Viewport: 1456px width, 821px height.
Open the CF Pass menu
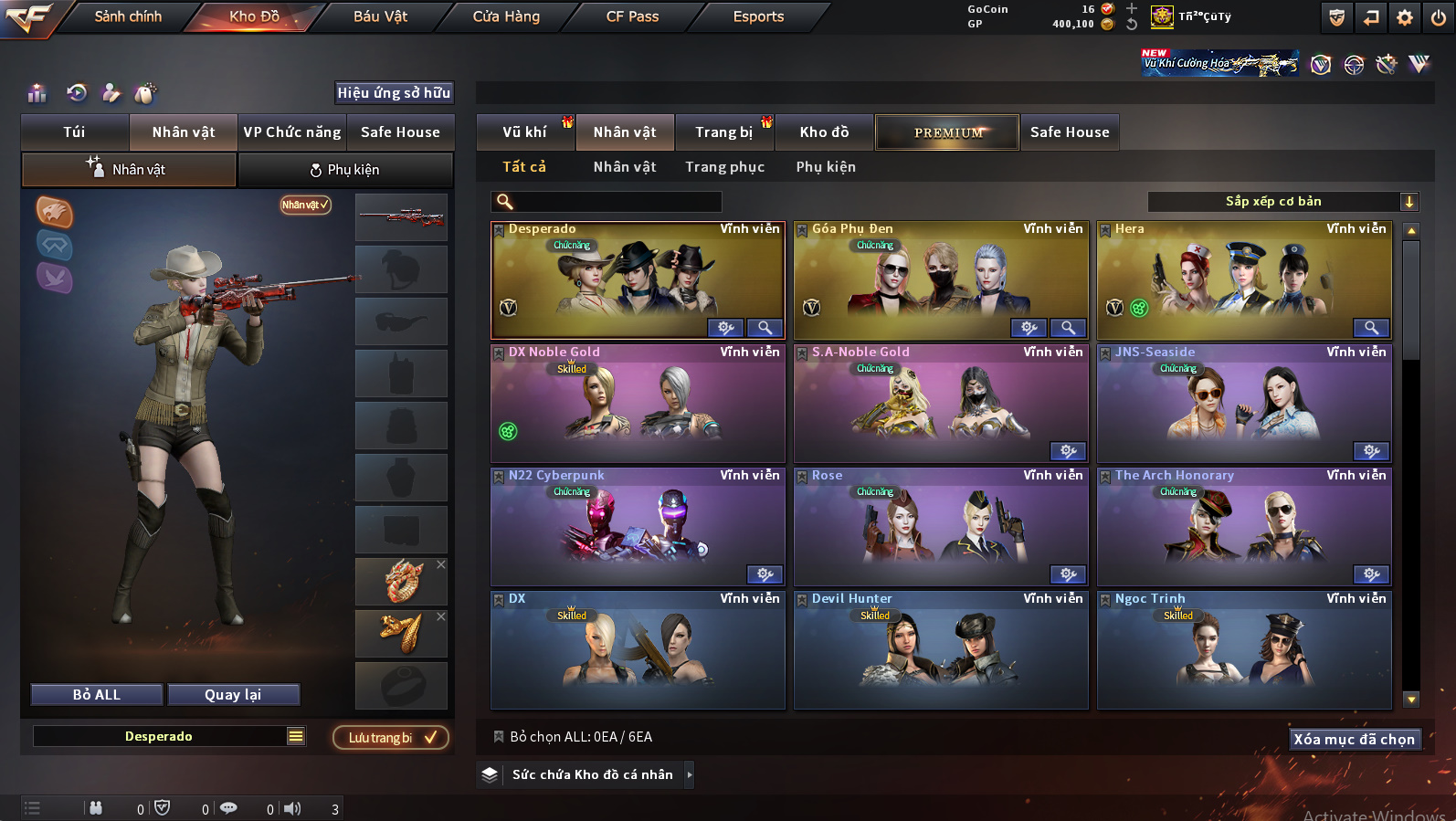click(632, 16)
